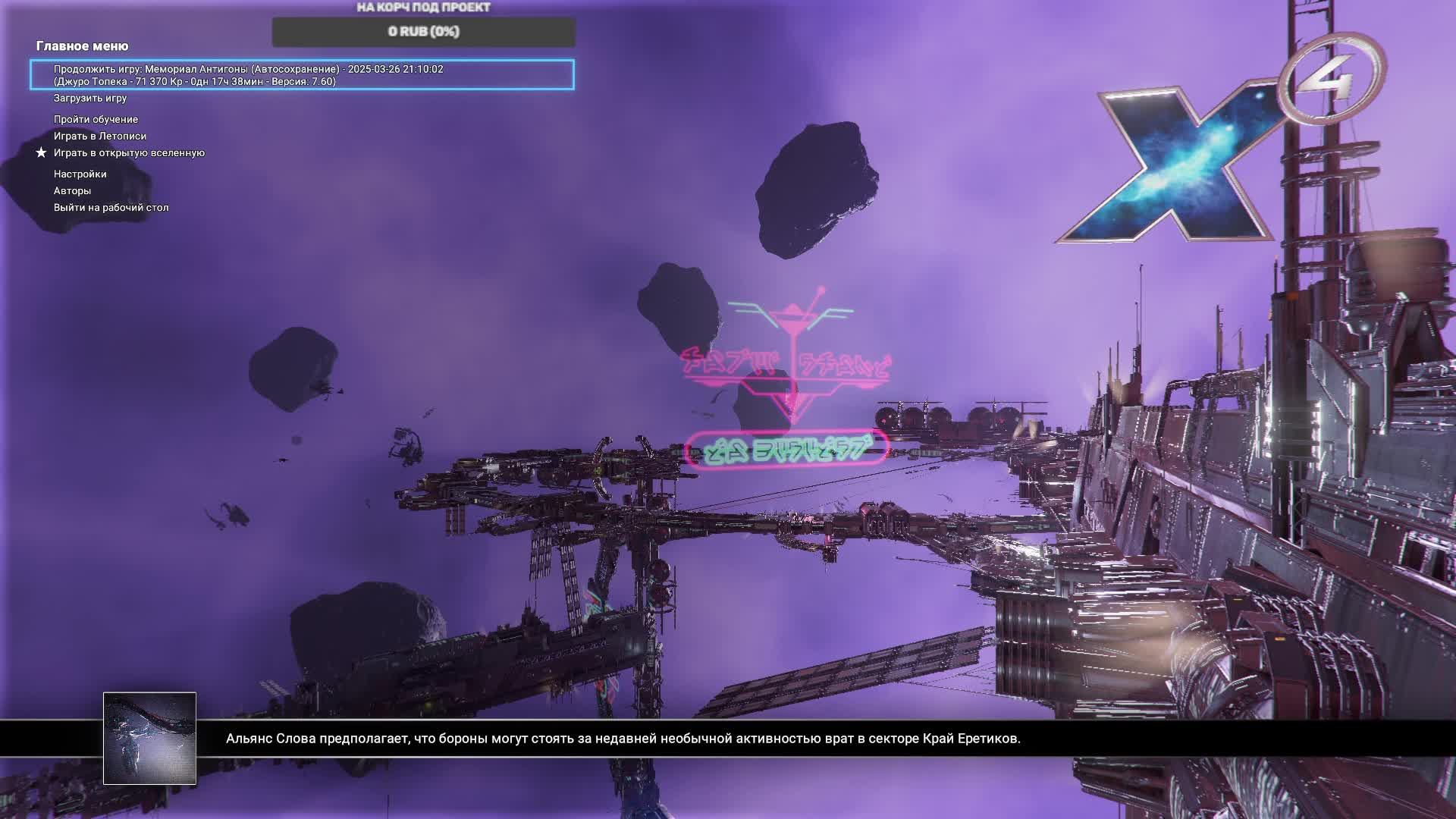Start Играть в открытую вселенную
This screenshot has width=1456, height=819.
coord(129,152)
